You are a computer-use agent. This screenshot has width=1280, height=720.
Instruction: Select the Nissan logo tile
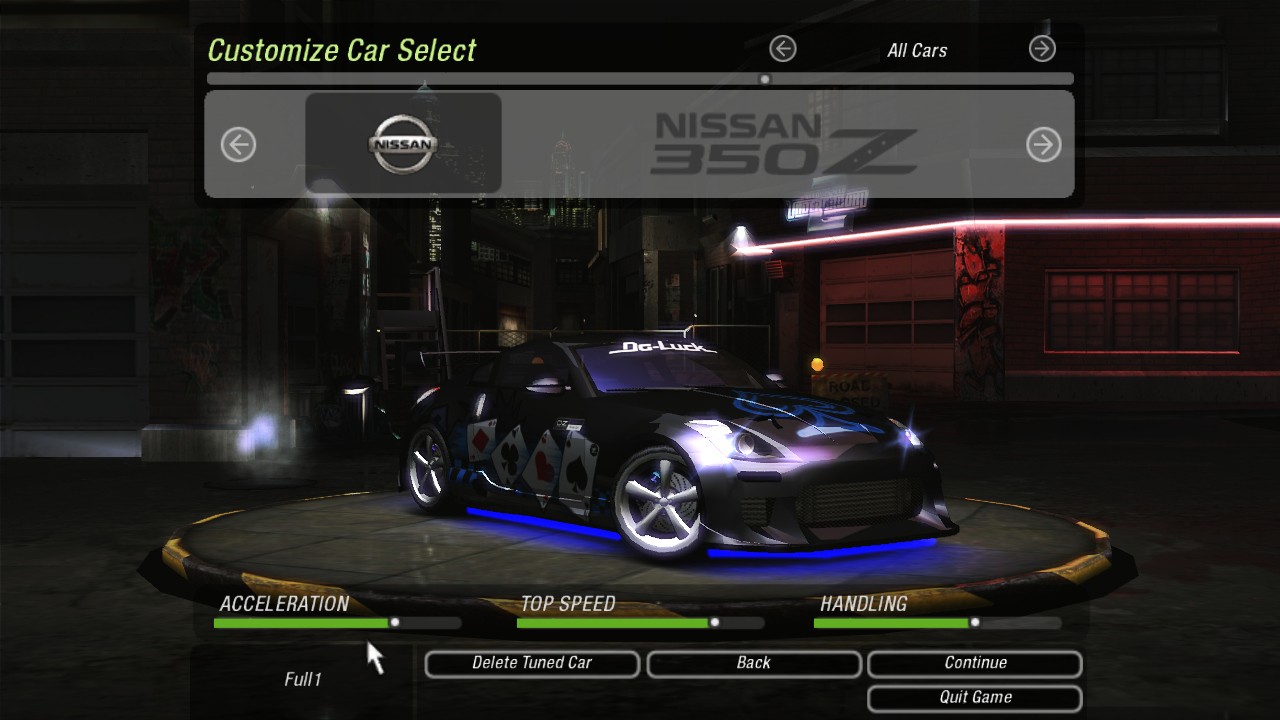point(403,143)
